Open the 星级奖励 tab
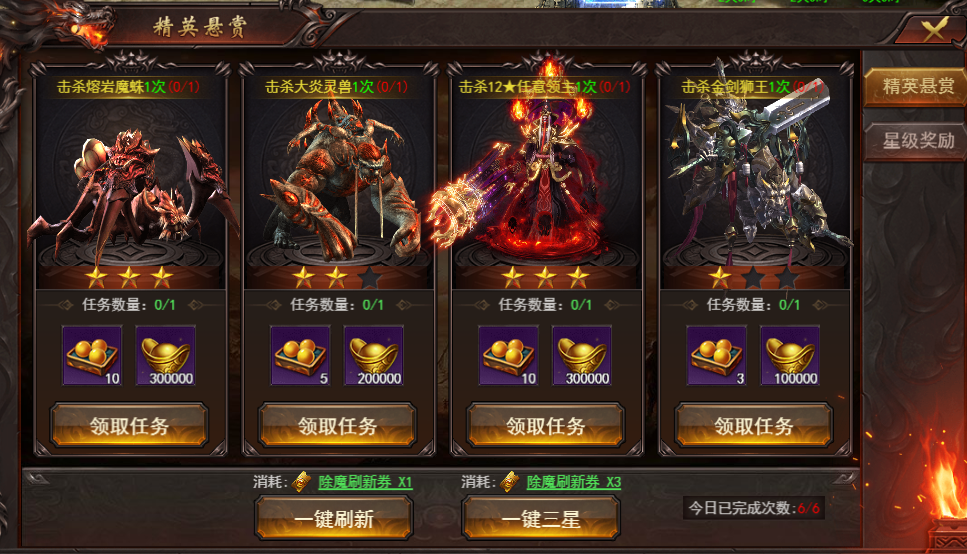This screenshot has width=967, height=554. pyautogui.click(x=917, y=140)
